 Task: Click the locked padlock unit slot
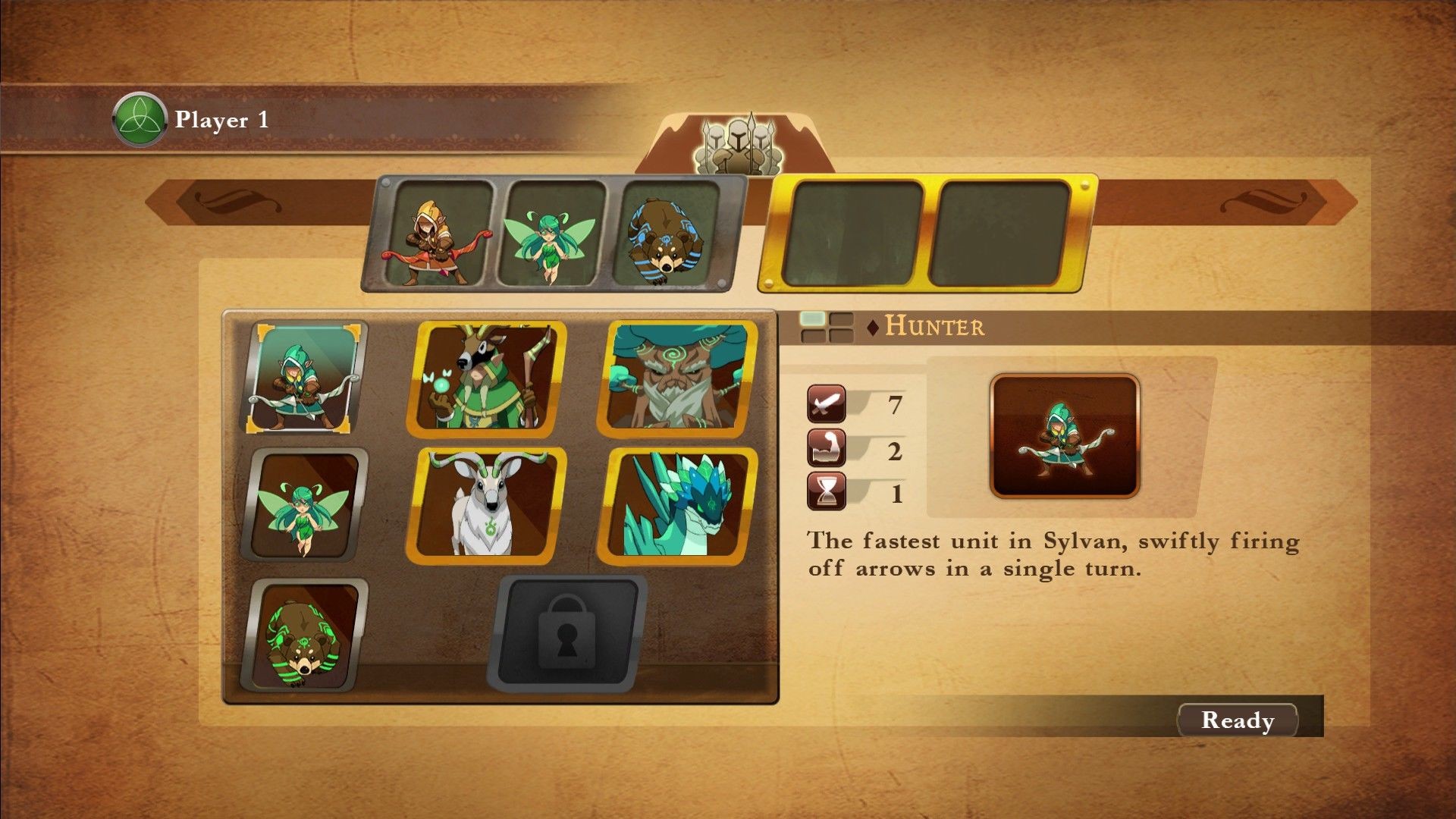(566, 634)
